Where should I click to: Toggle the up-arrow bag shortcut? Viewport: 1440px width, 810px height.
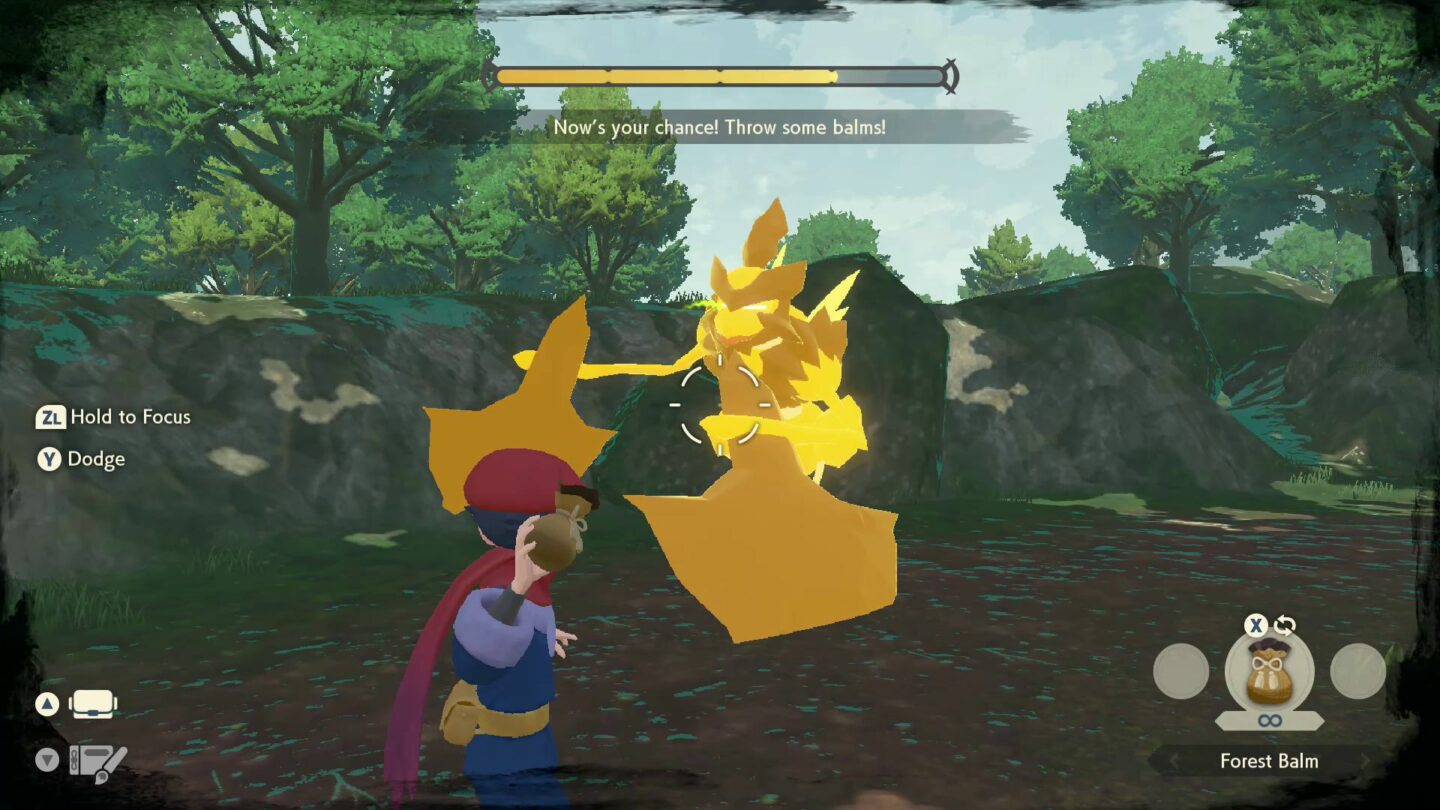pos(47,704)
